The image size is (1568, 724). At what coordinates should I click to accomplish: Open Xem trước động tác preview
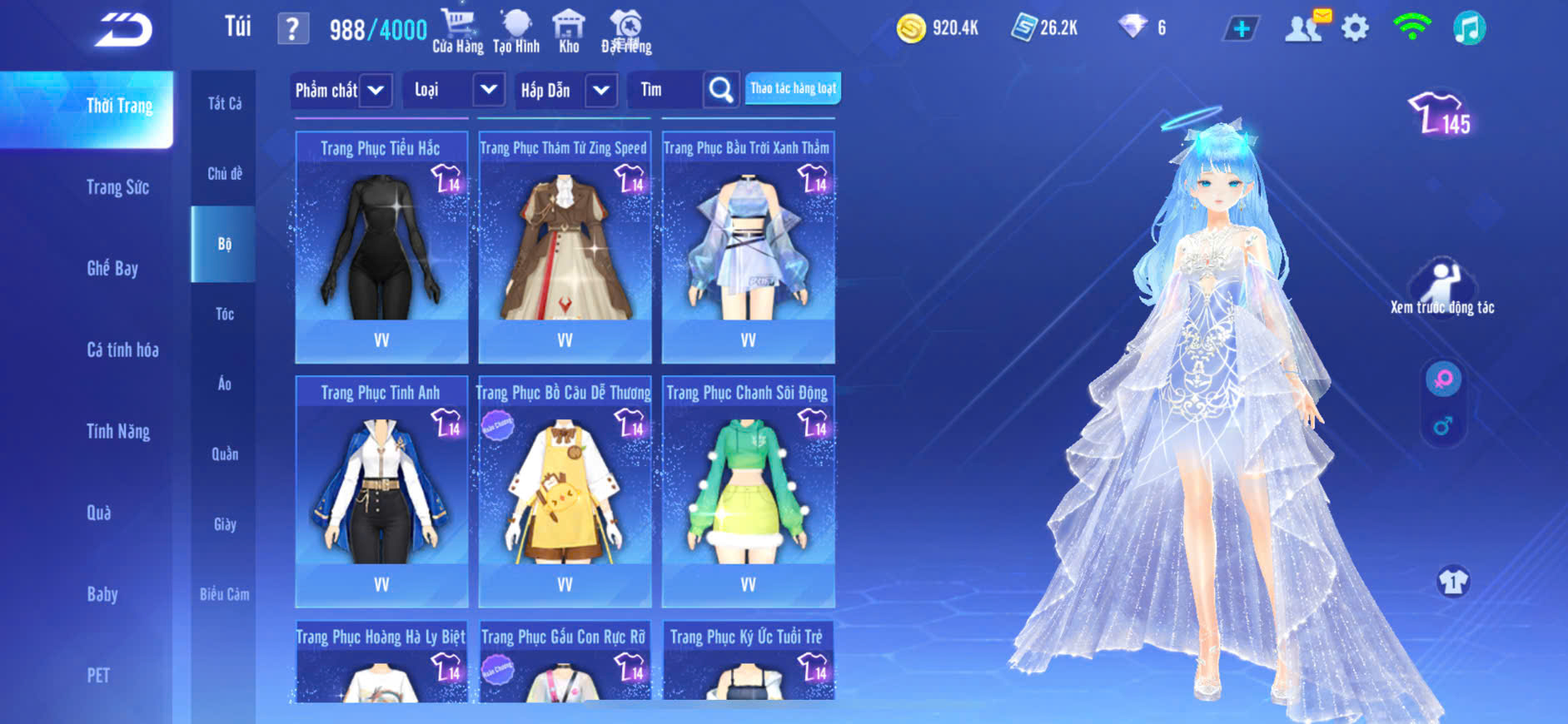tap(1441, 288)
